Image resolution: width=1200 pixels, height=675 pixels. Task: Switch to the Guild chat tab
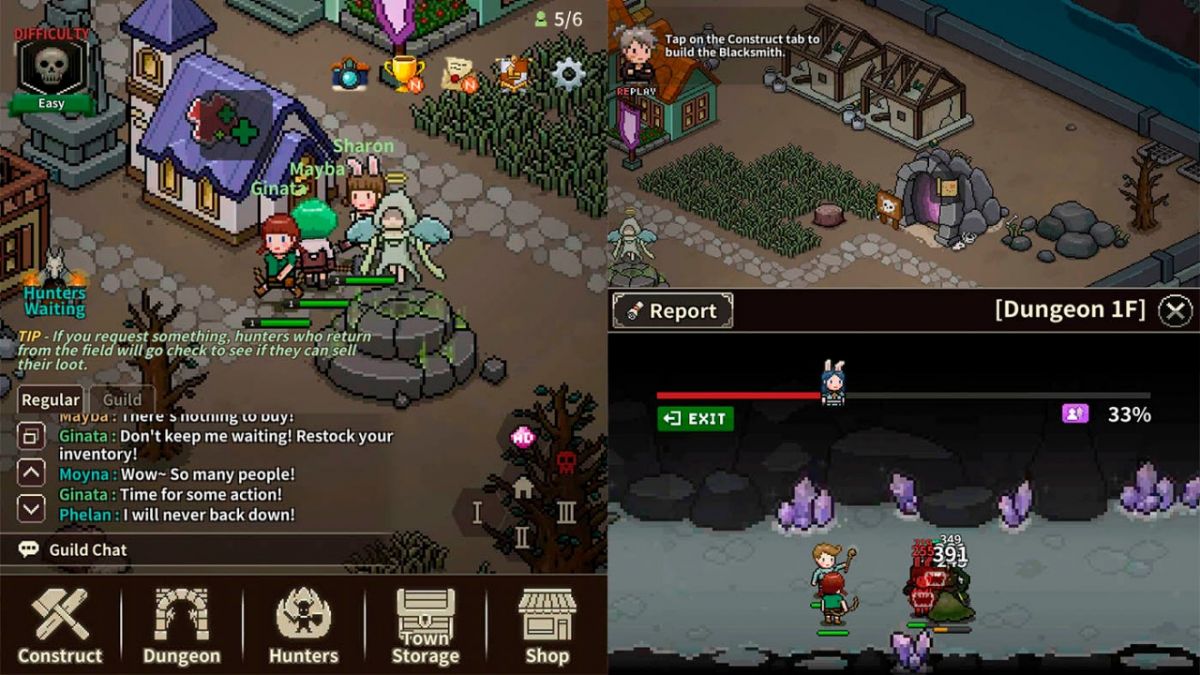click(122, 399)
